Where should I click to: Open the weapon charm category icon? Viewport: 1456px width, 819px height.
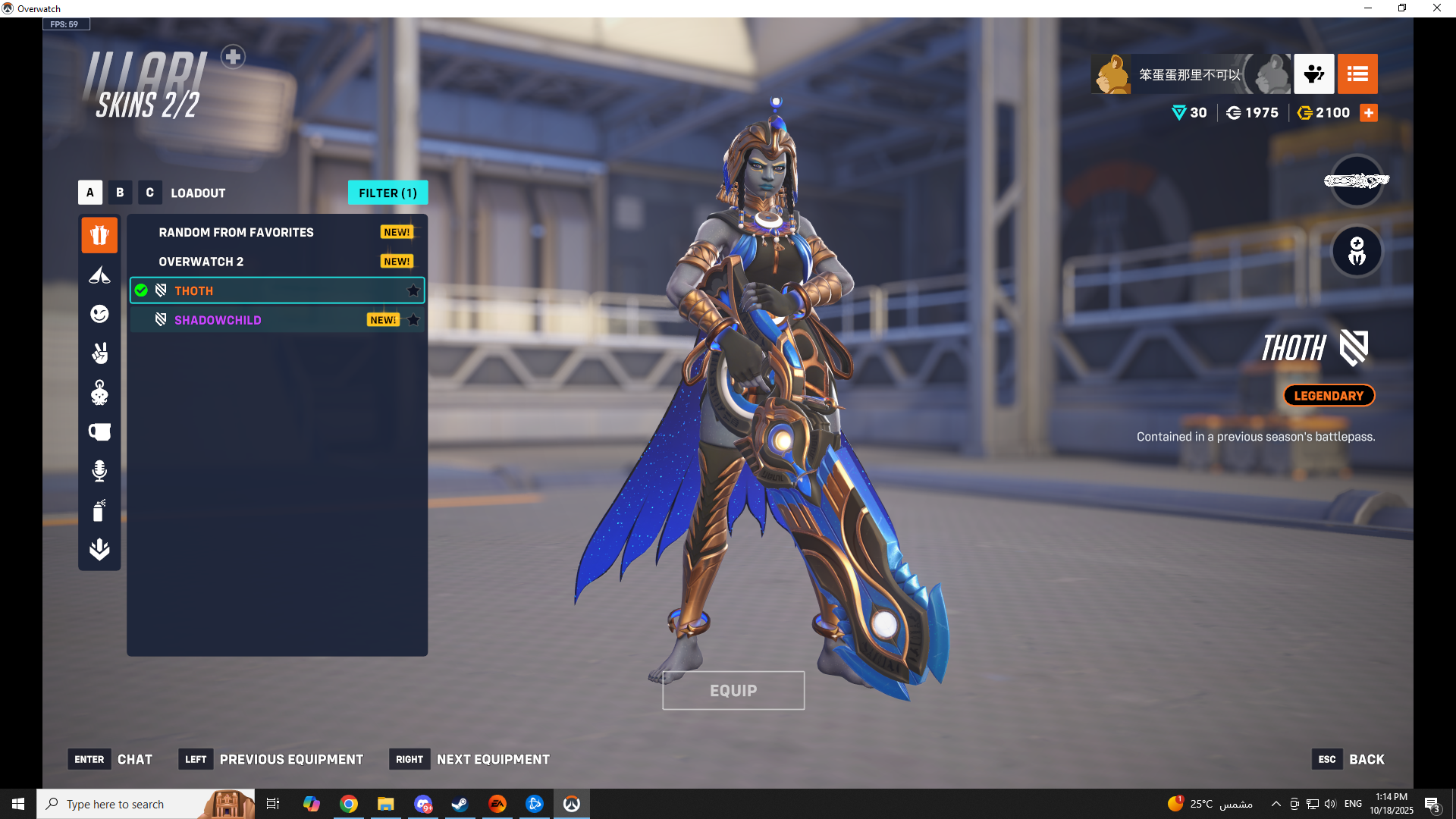(99, 393)
